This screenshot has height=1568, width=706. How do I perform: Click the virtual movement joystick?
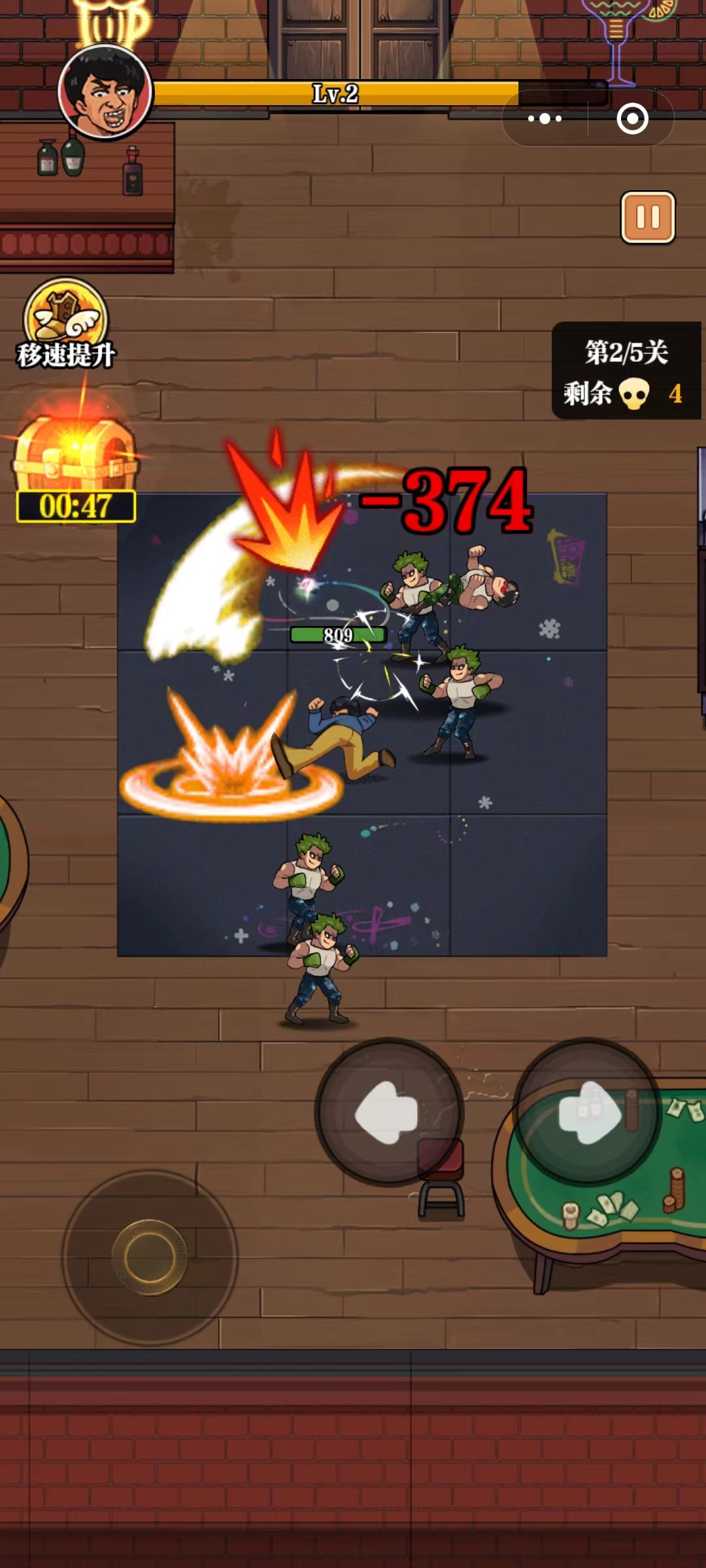(150, 1256)
